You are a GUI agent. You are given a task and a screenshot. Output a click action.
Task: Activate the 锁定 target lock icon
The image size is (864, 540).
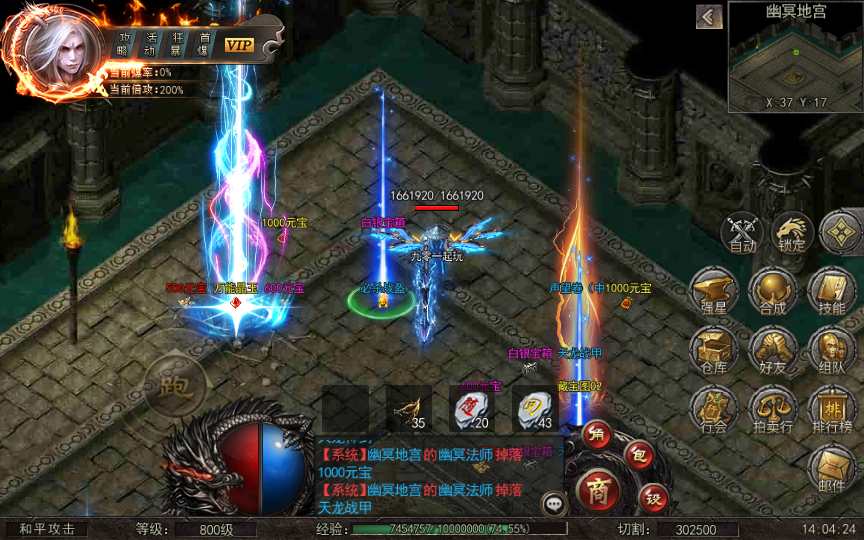[792, 233]
